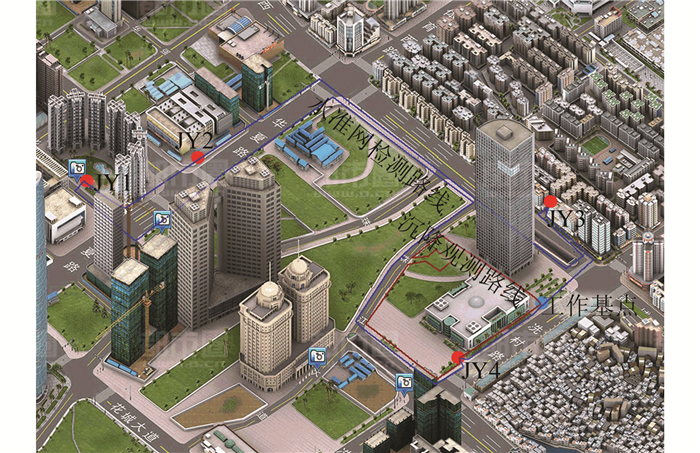Screen dimensions: 700x453
Task: Open the camera icon beside the JY1 marker
Action: [77, 167]
